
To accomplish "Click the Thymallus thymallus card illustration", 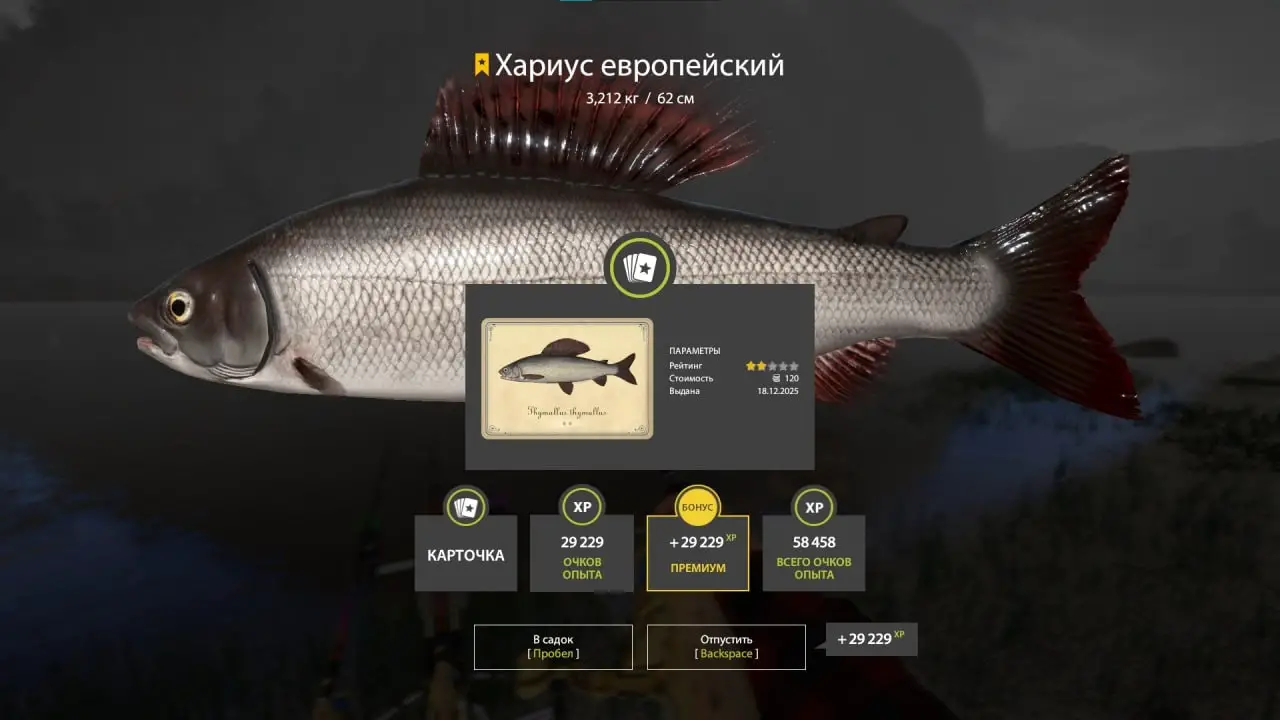I will pos(566,372).
